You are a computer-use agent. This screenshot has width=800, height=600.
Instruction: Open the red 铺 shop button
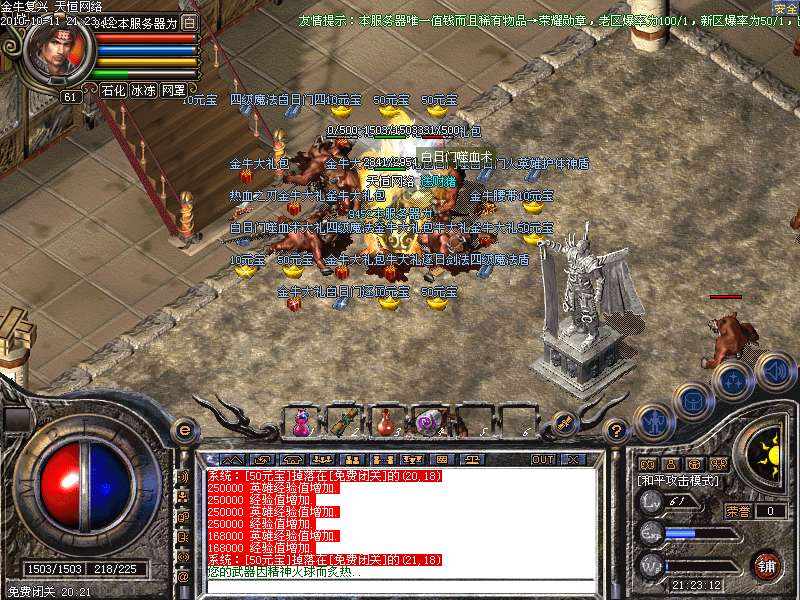tap(766, 564)
